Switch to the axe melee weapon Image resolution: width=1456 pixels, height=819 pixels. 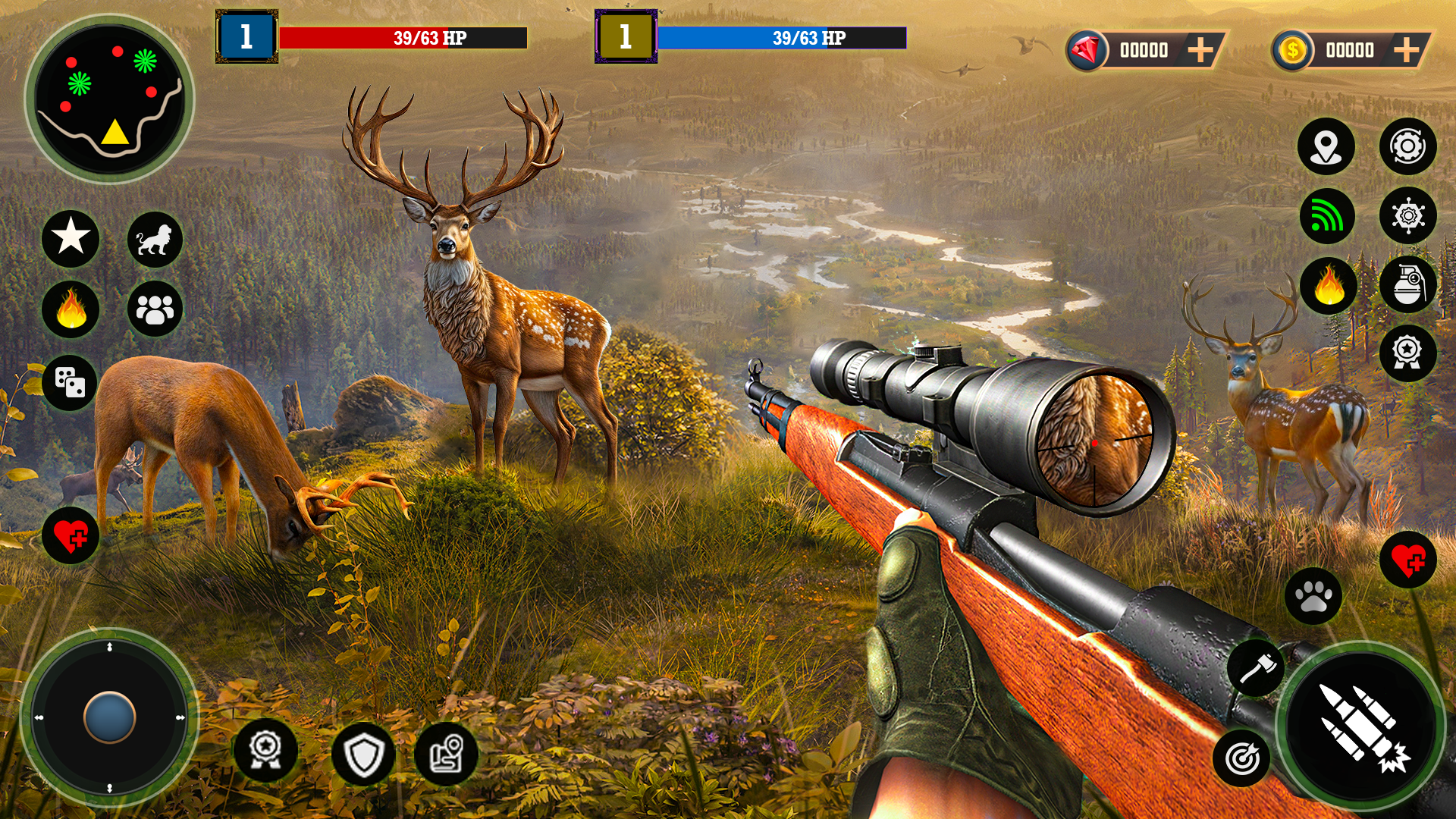pyautogui.click(x=1256, y=668)
